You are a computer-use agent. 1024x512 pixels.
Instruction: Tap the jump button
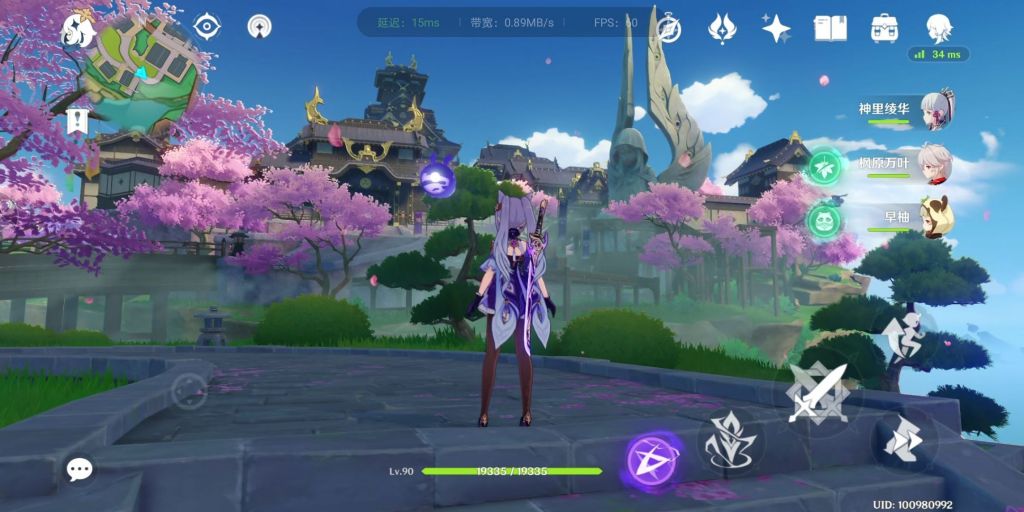(x=902, y=336)
